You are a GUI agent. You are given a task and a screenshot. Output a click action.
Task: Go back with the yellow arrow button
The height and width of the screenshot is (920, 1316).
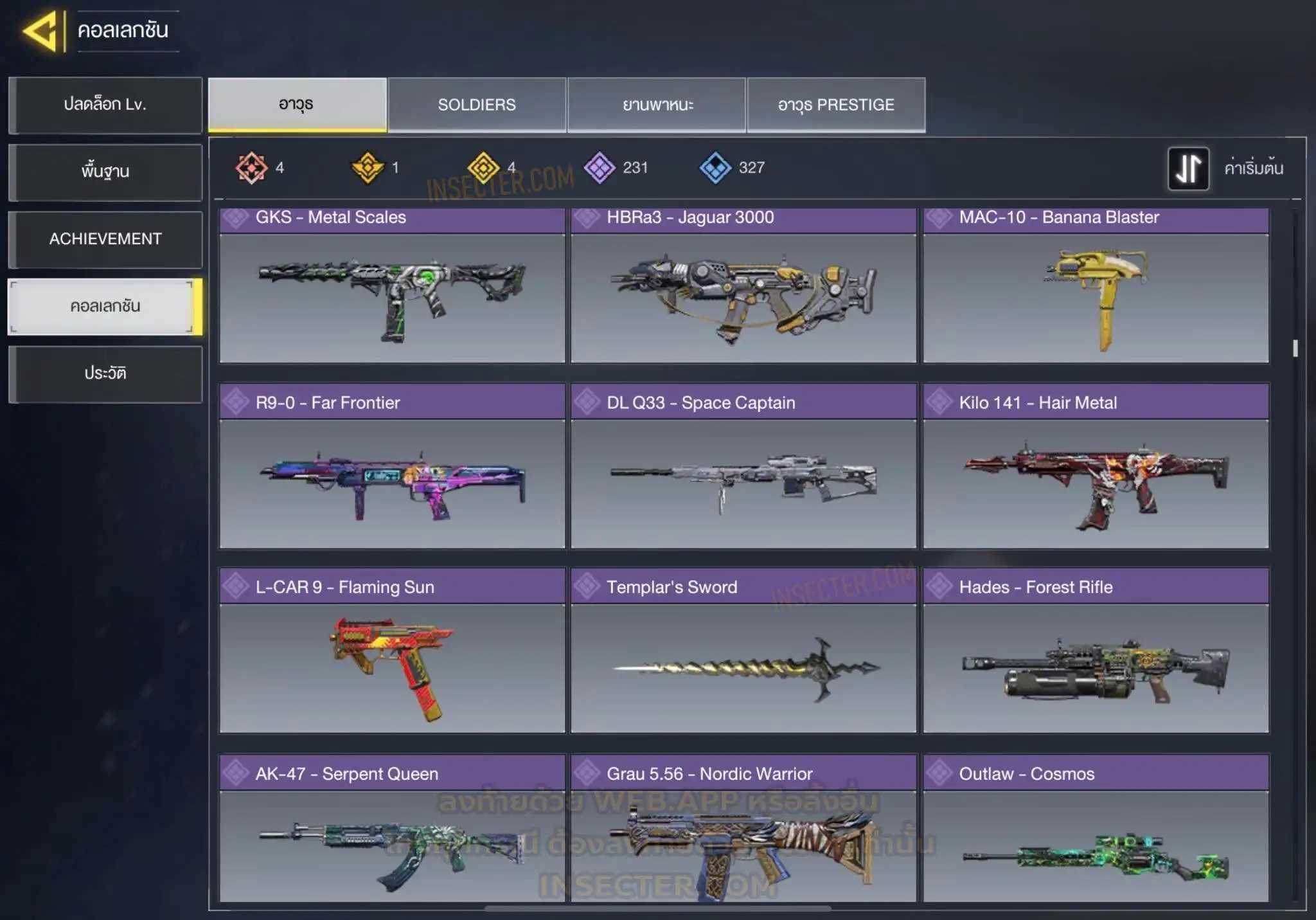[x=41, y=31]
